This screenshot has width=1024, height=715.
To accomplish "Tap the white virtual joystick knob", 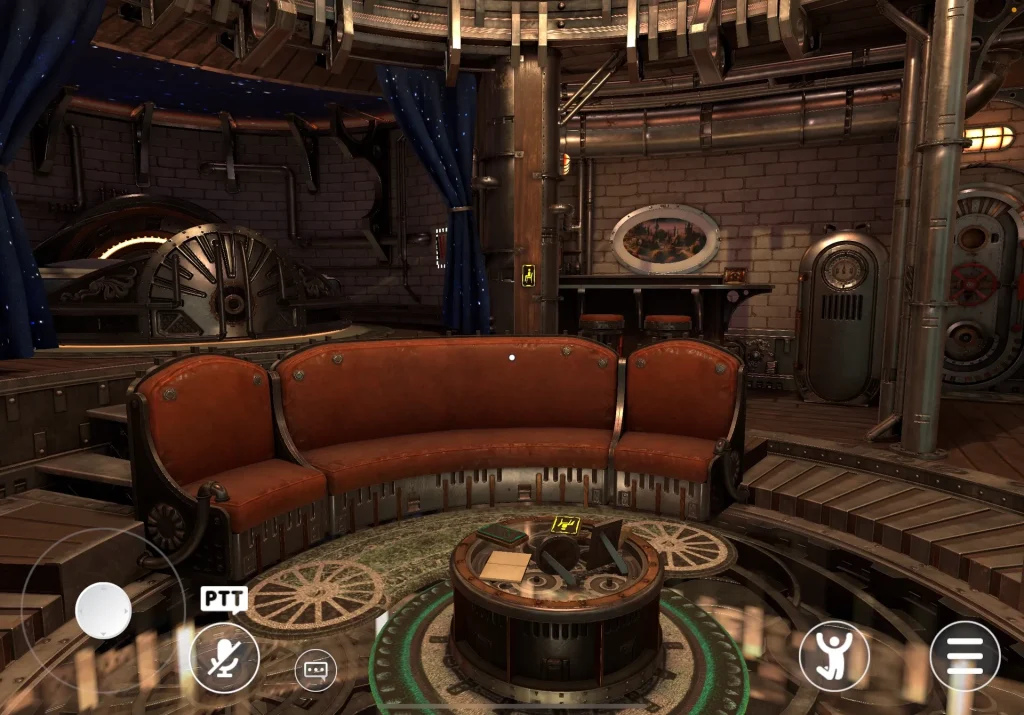I will pyautogui.click(x=103, y=610).
